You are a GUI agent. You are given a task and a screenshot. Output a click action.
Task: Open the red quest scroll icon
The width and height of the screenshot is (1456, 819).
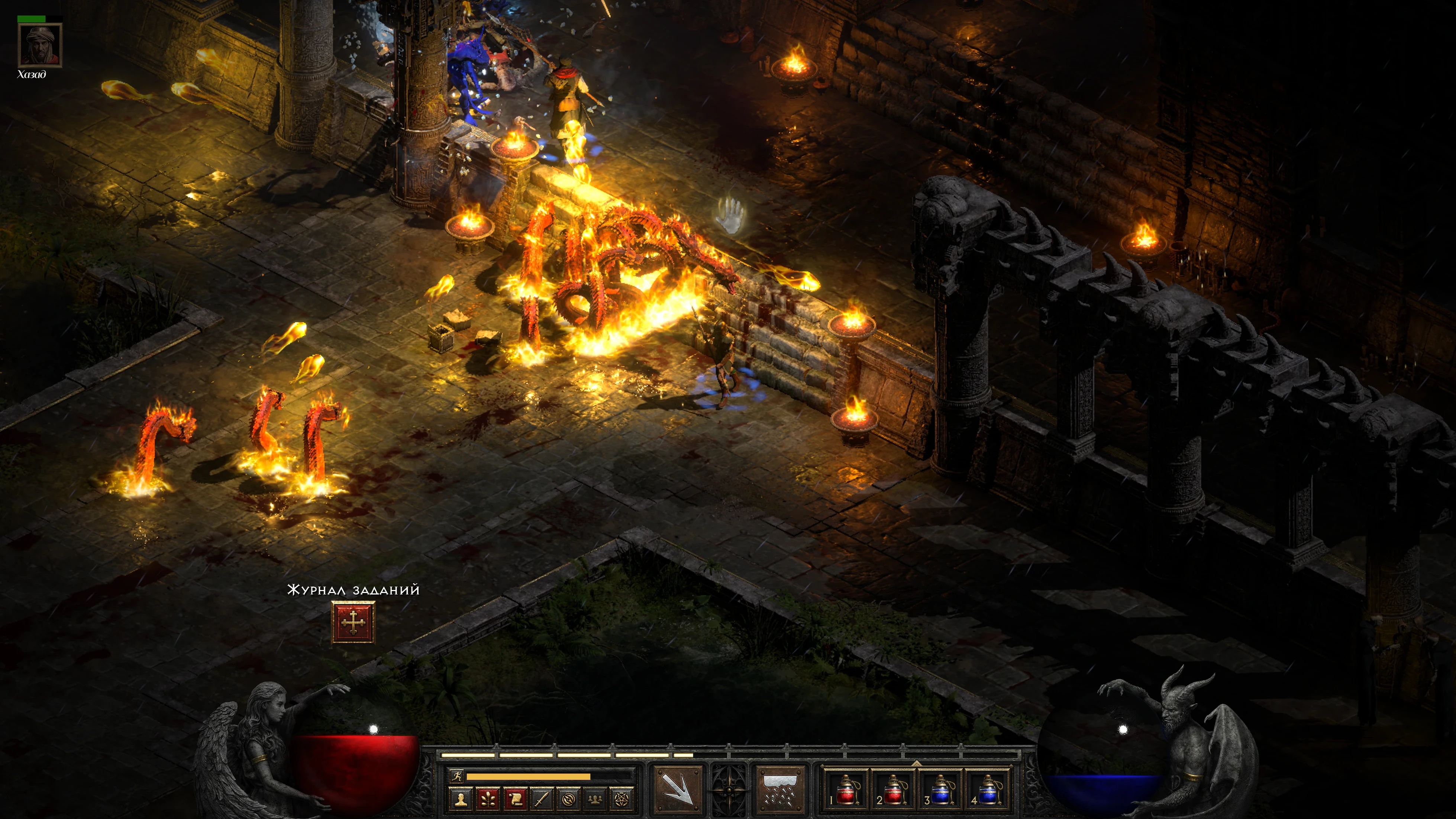point(515,799)
